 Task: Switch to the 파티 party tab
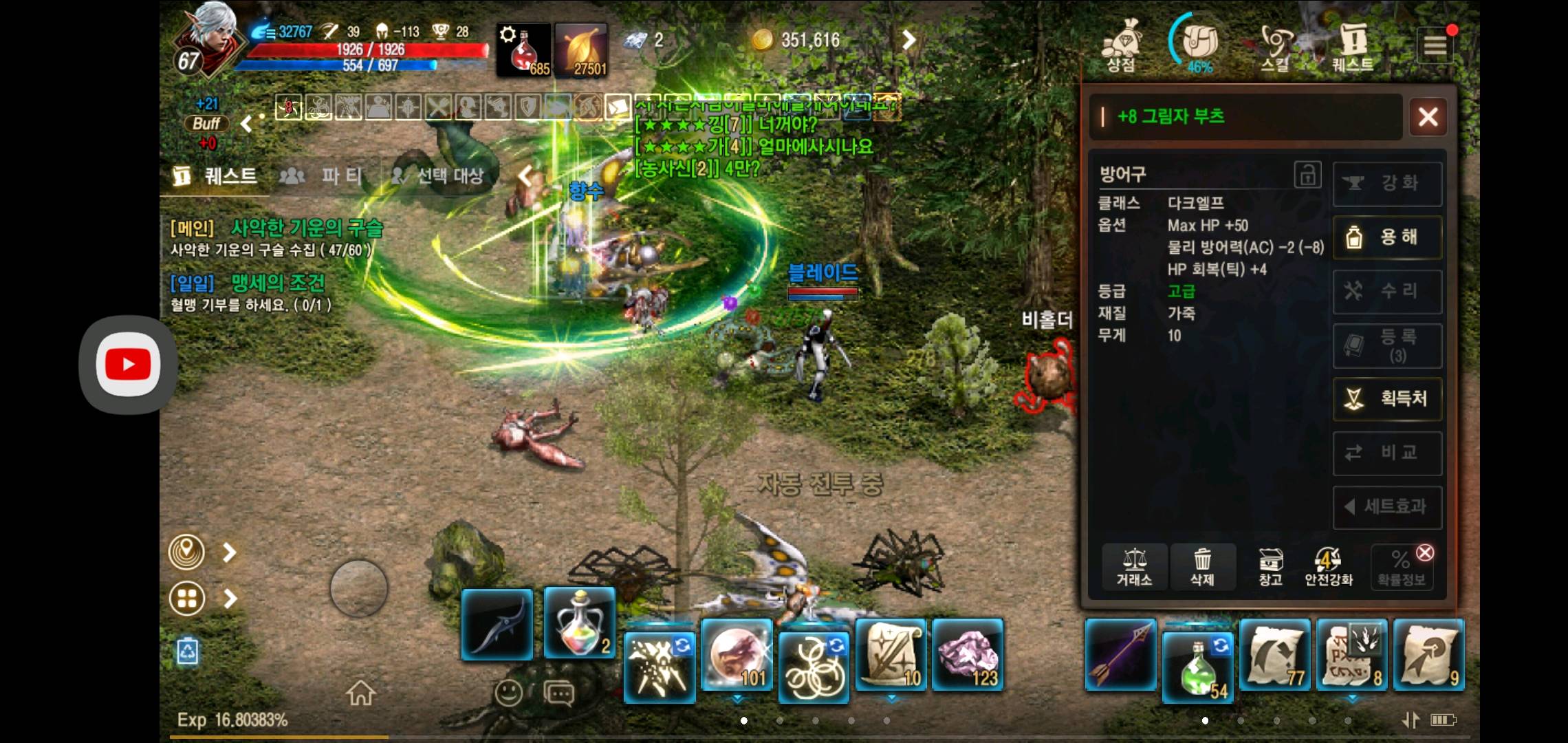(322, 176)
